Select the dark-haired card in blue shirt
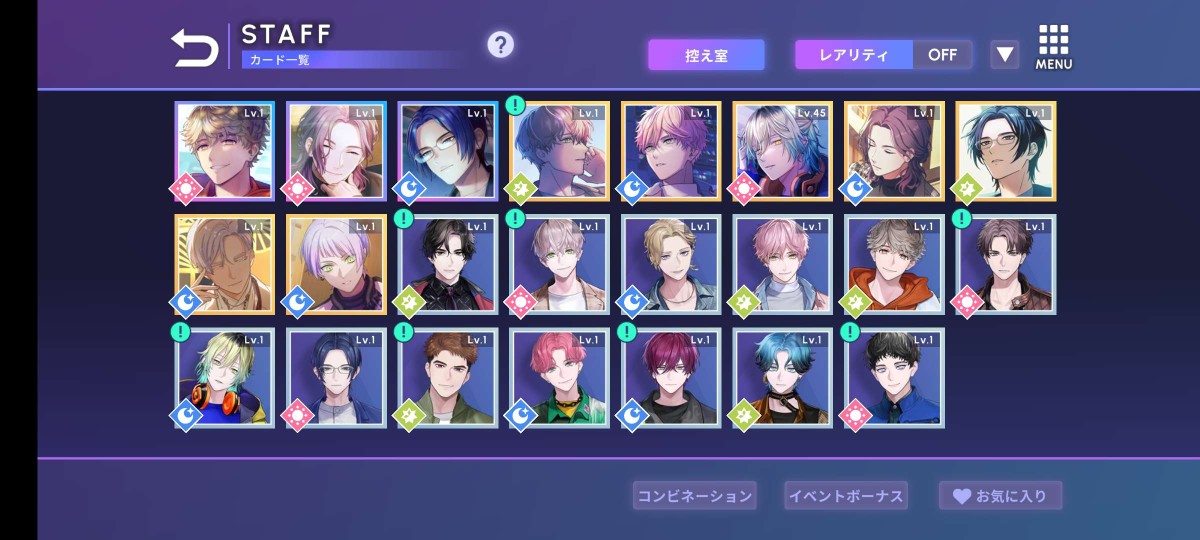The width and height of the screenshot is (1200, 540). click(x=894, y=378)
